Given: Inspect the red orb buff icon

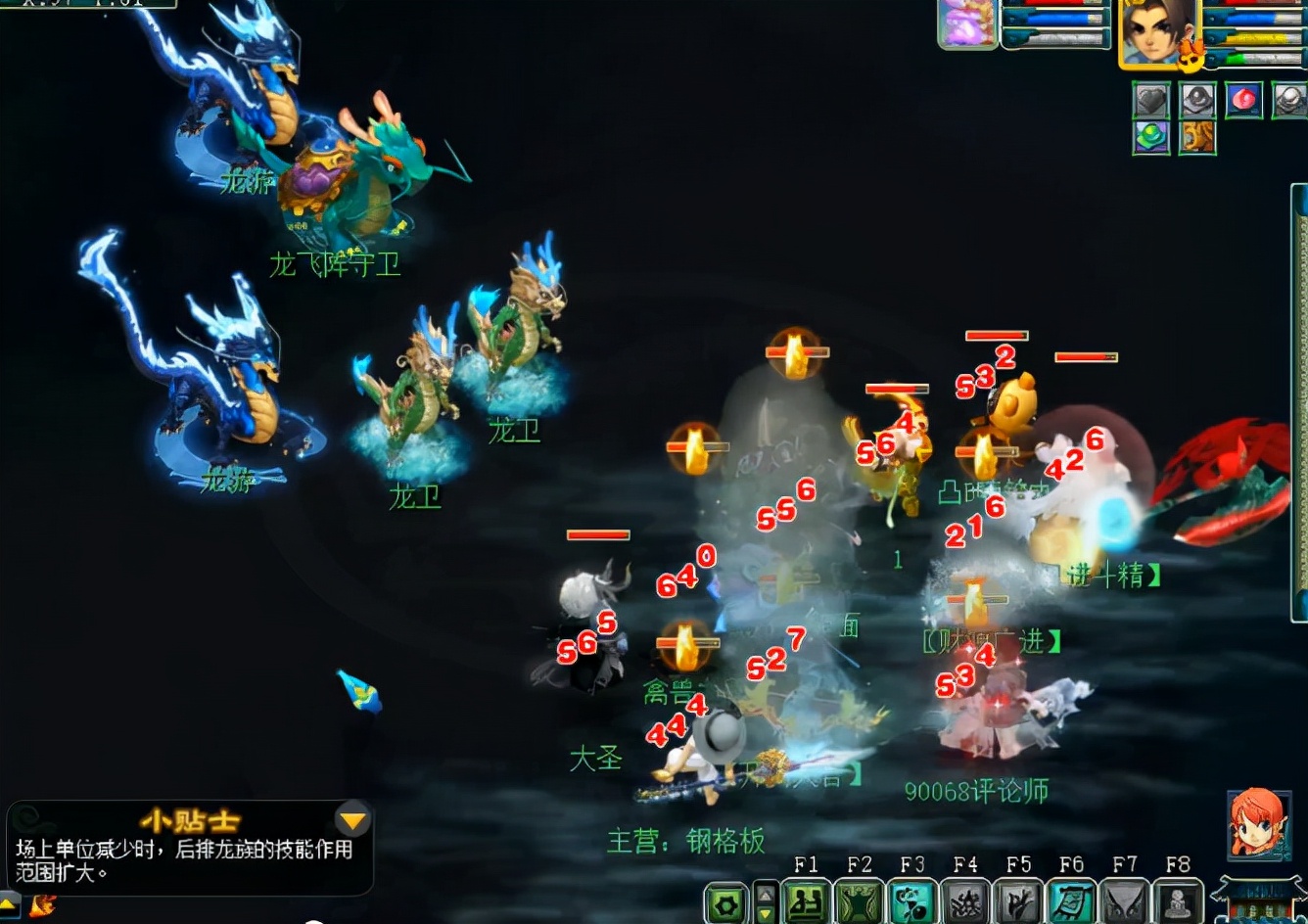Looking at the screenshot, I should pos(1243,100).
